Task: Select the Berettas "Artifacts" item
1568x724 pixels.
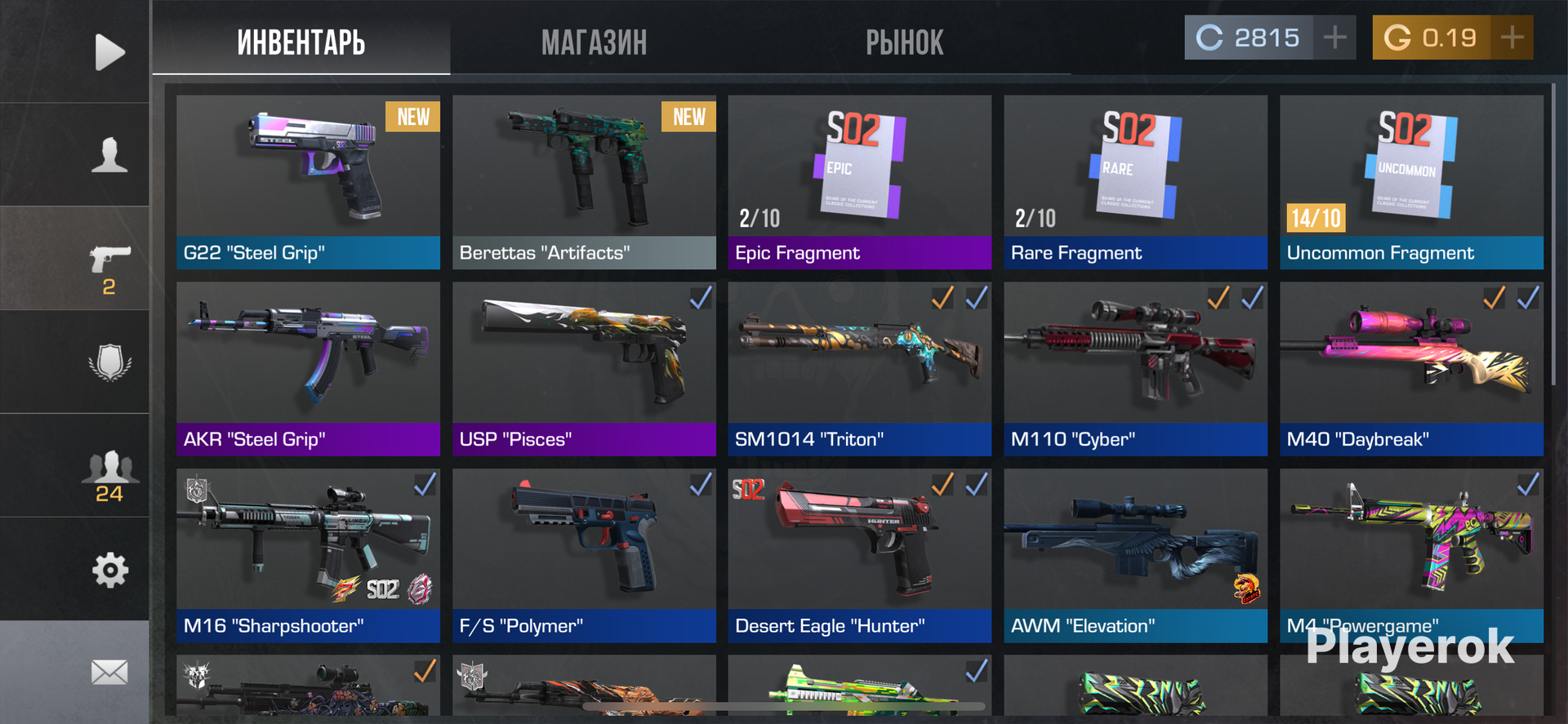Action: (x=584, y=181)
